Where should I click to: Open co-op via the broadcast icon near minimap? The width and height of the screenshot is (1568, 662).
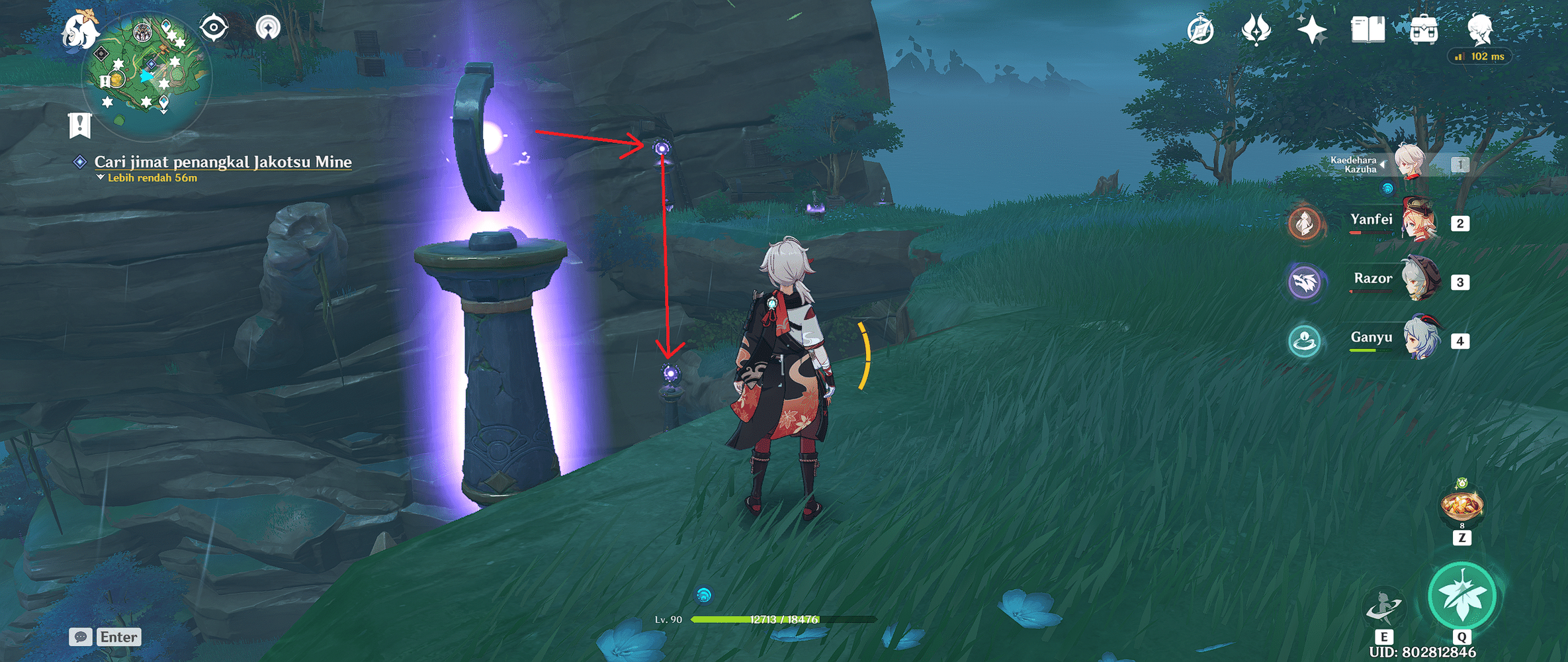point(268,27)
